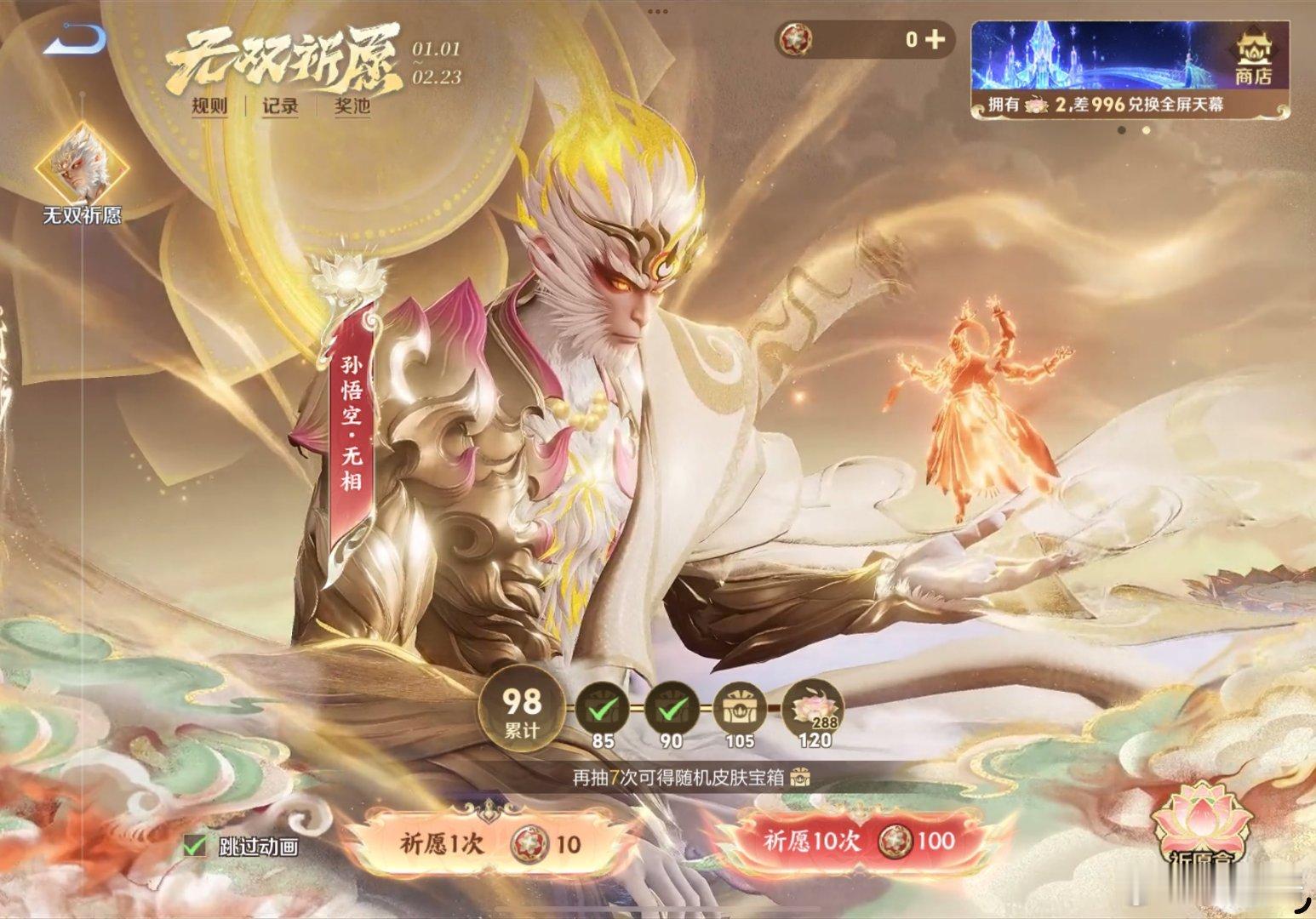Click the claimed 90-draw milestone checkmark
The height and width of the screenshot is (919, 1316).
click(672, 707)
